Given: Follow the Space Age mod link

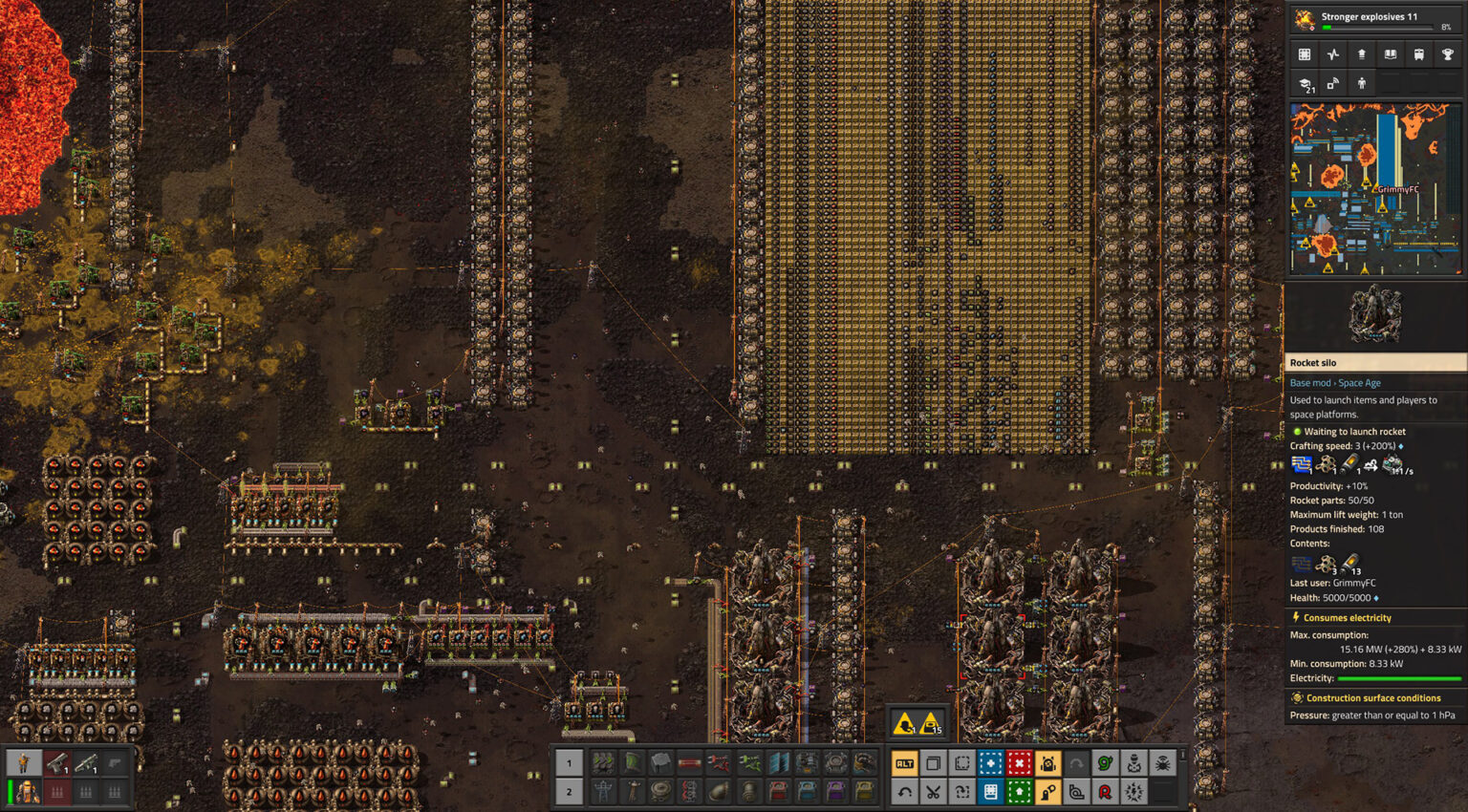Looking at the screenshot, I should 1358,382.
